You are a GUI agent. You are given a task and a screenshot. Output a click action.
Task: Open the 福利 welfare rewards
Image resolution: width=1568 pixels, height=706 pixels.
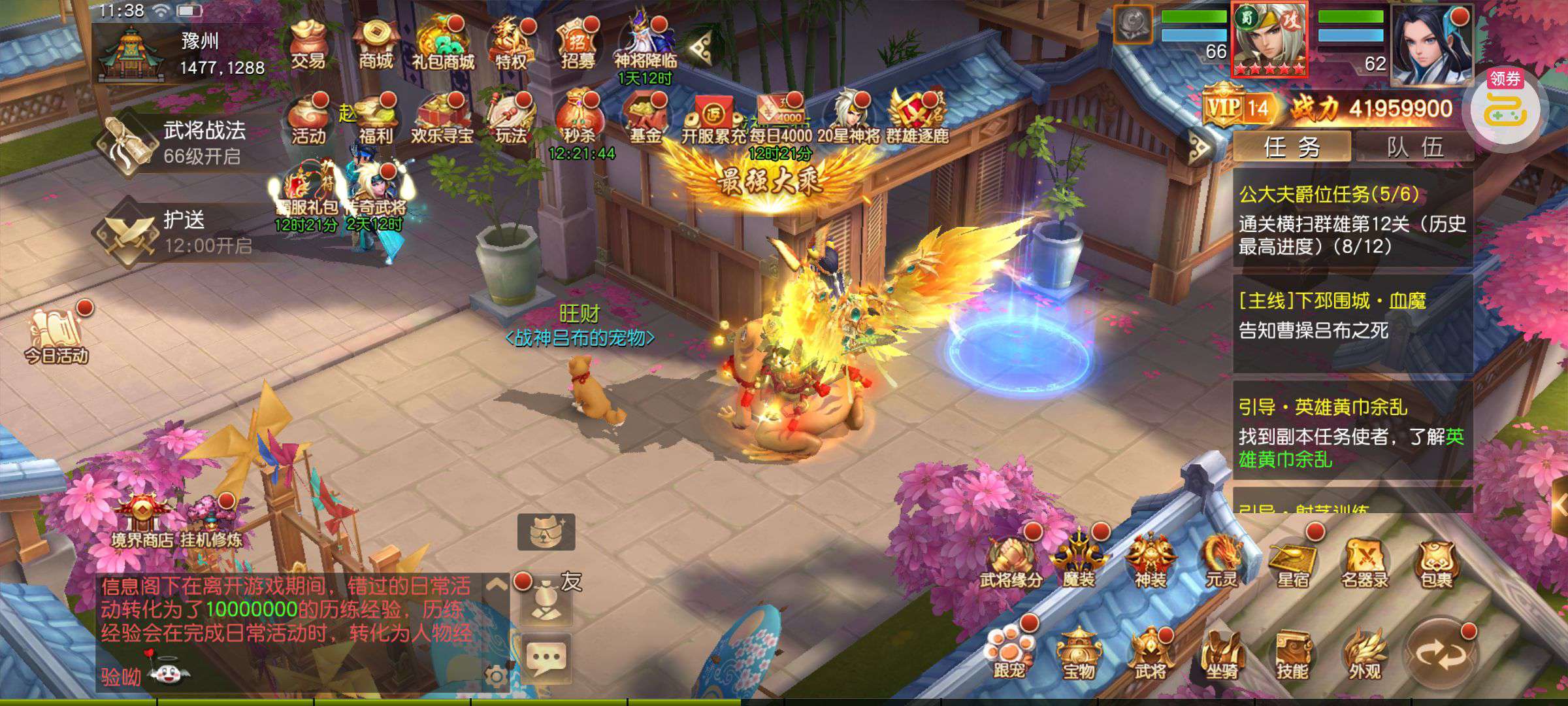click(376, 121)
